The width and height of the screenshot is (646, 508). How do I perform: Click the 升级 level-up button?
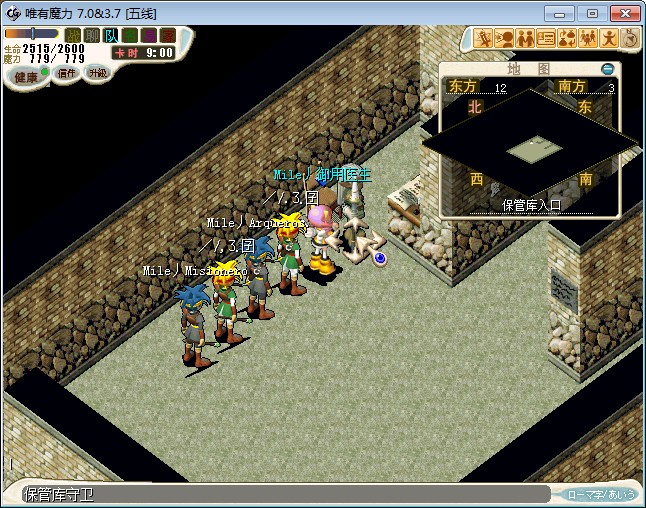coord(97,73)
